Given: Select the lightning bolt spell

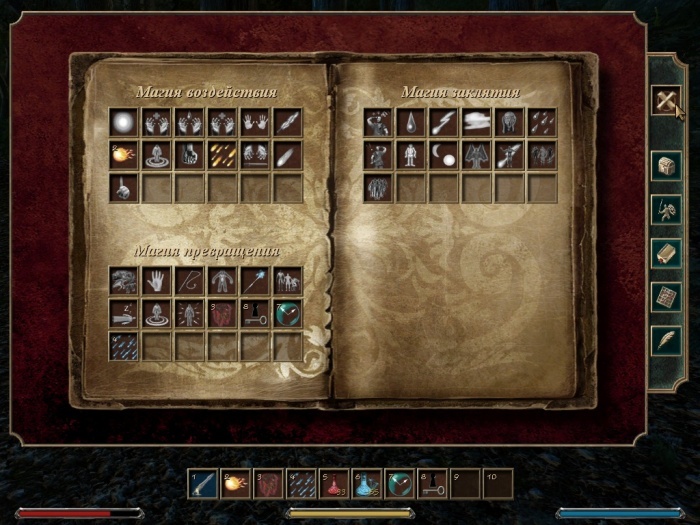Looking at the screenshot, I should pos(443,122).
